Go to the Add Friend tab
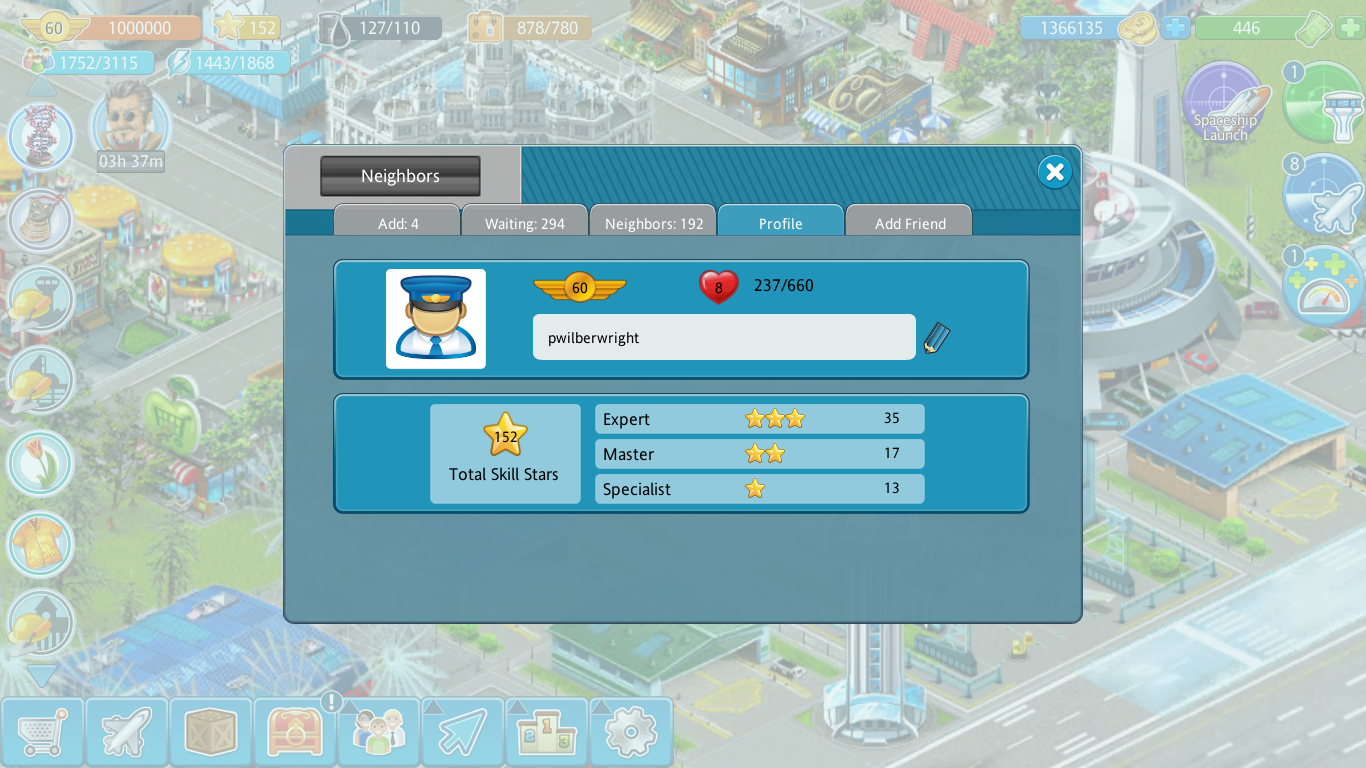The height and width of the screenshot is (768, 1366). (x=909, y=223)
